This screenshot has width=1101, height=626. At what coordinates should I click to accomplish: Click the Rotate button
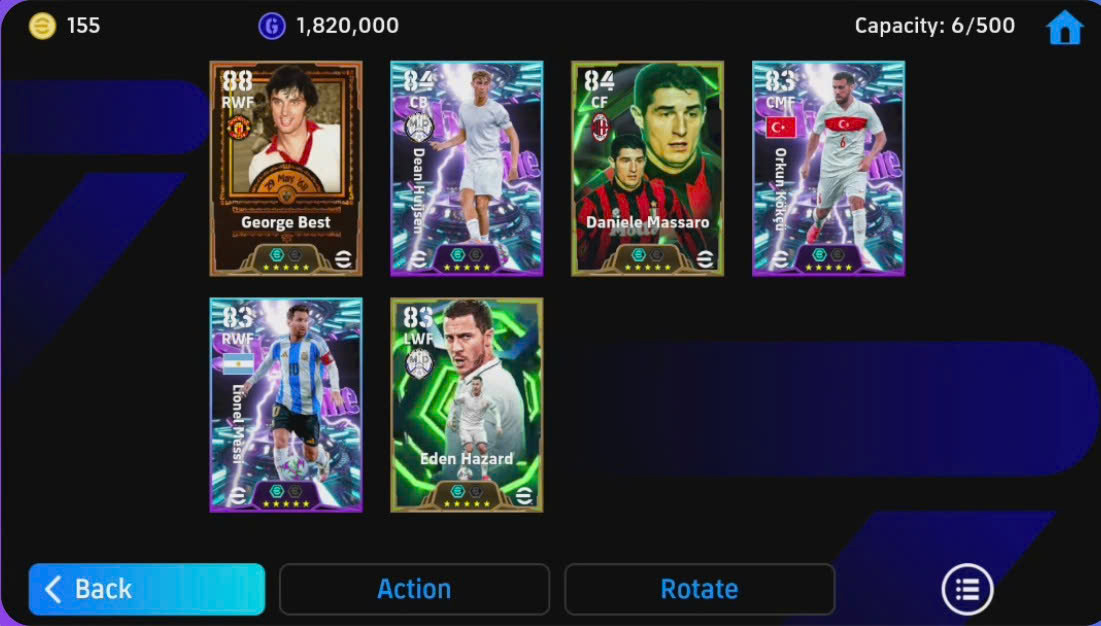(x=699, y=589)
